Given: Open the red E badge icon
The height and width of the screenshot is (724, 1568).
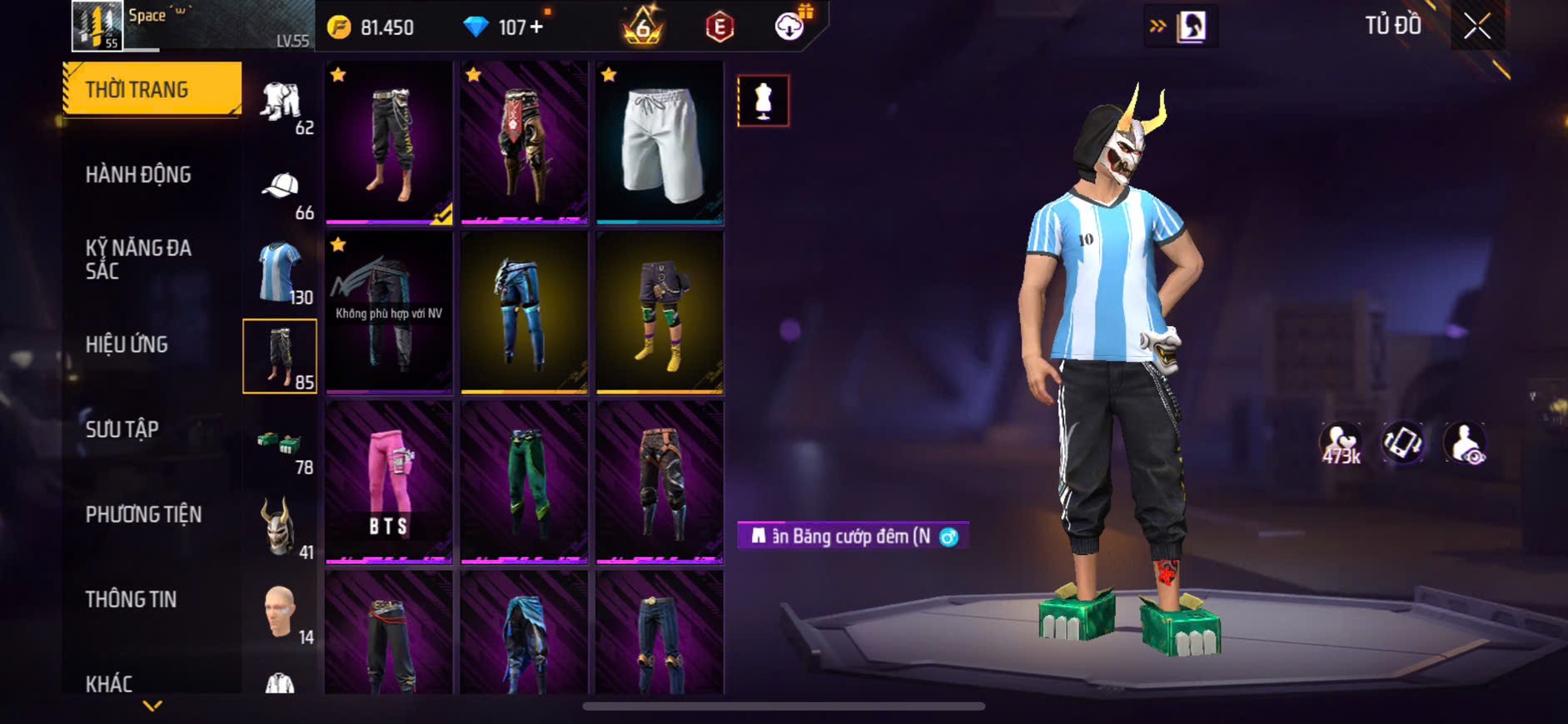Looking at the screenshot, I should (x=719, y=27).
